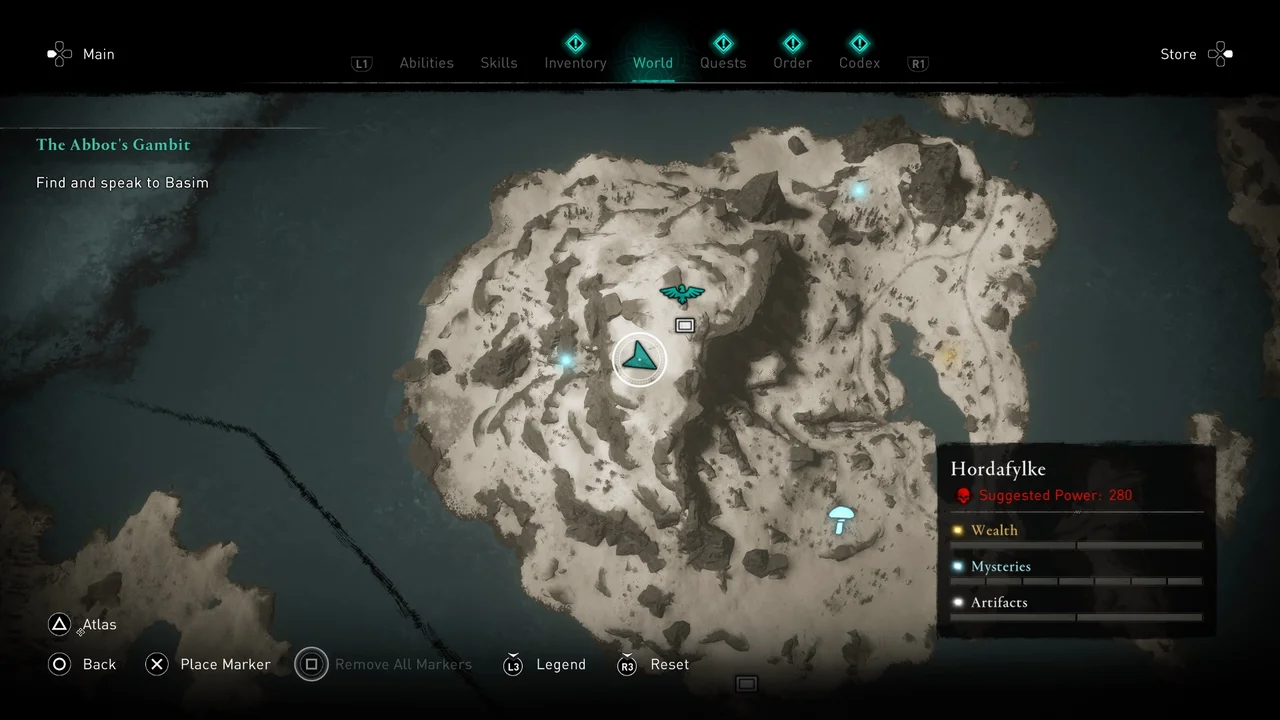Click the white custom marker near the raven
Image resolution: width=1280 pixels, height=720 pixels.
pos(685,324)
